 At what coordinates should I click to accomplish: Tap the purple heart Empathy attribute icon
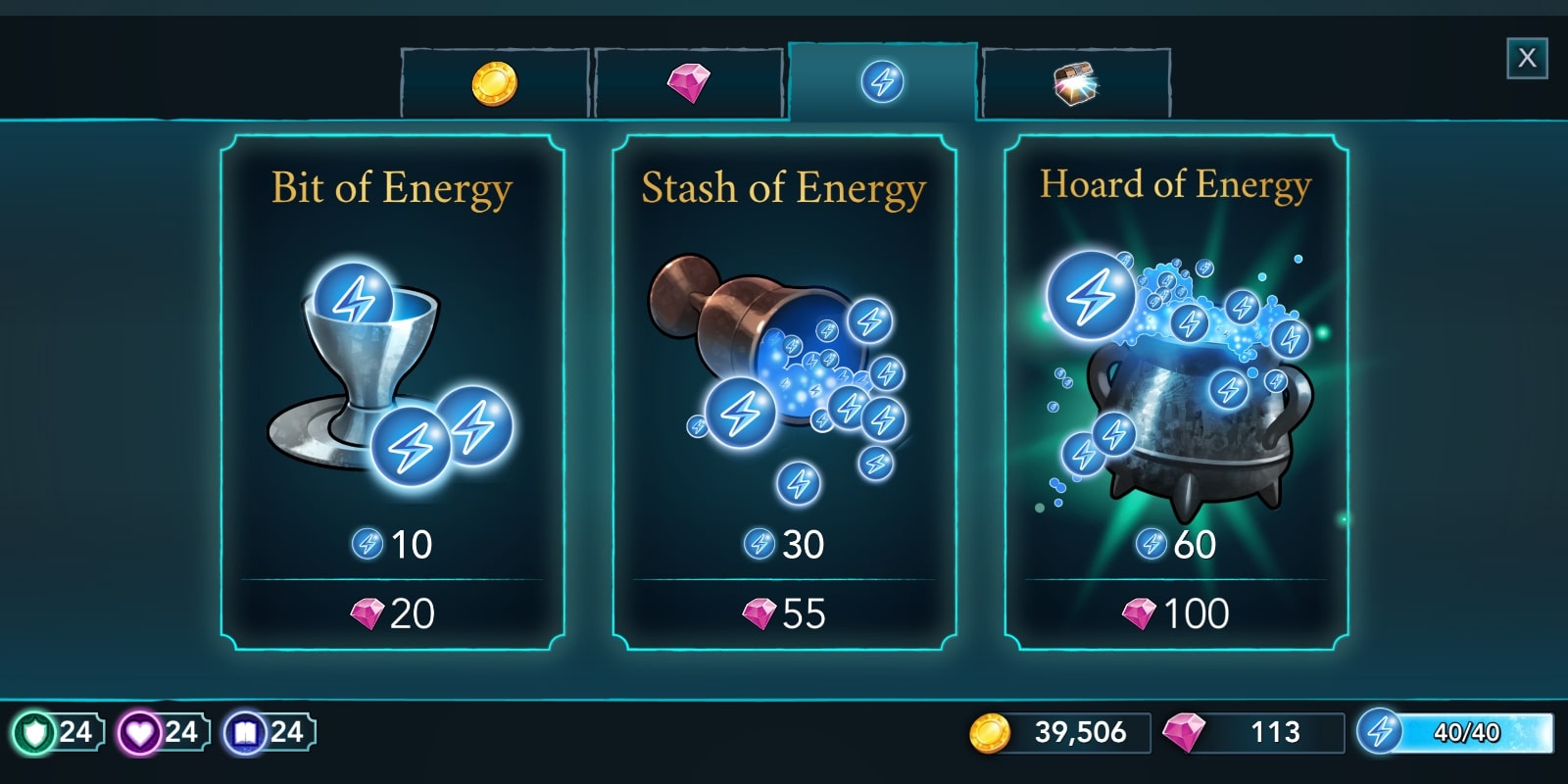click(140, 733)
